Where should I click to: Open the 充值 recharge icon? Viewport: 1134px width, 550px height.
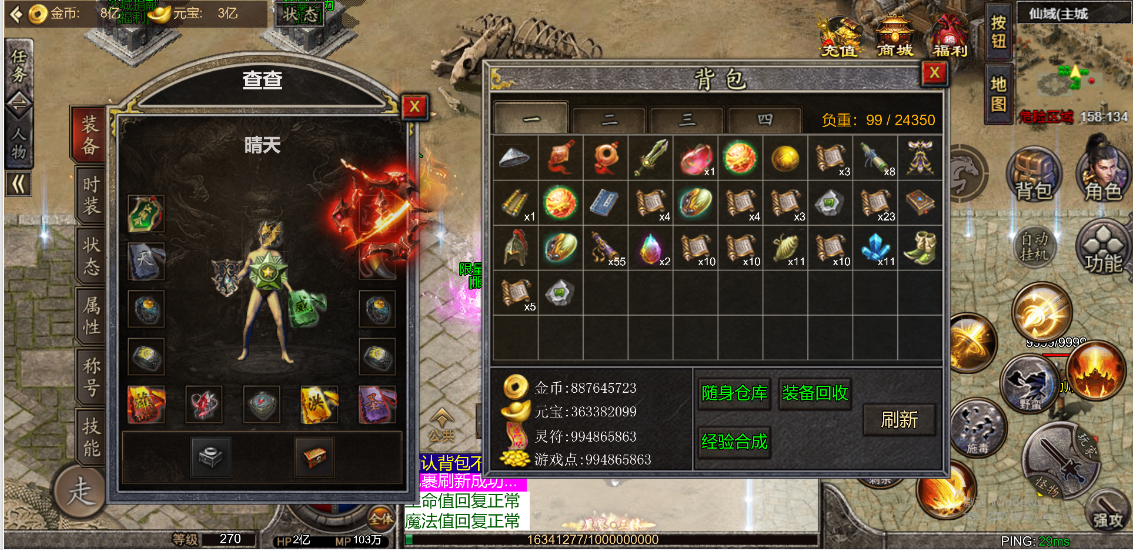839,37
